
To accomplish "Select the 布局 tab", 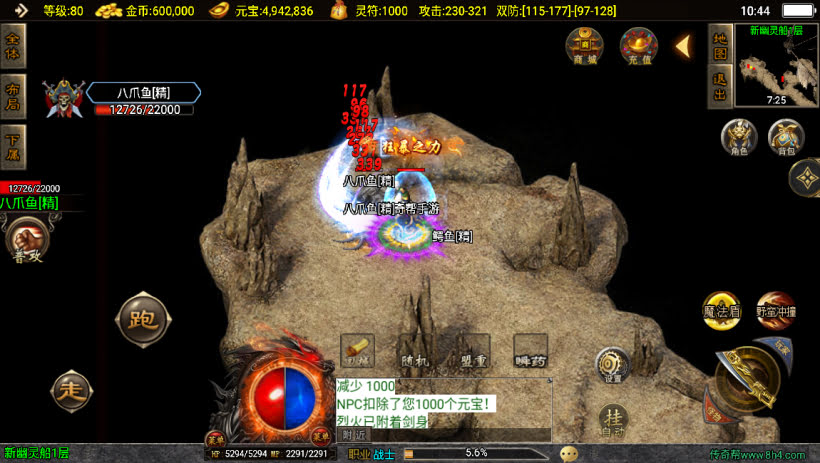I will pos(14,96).
